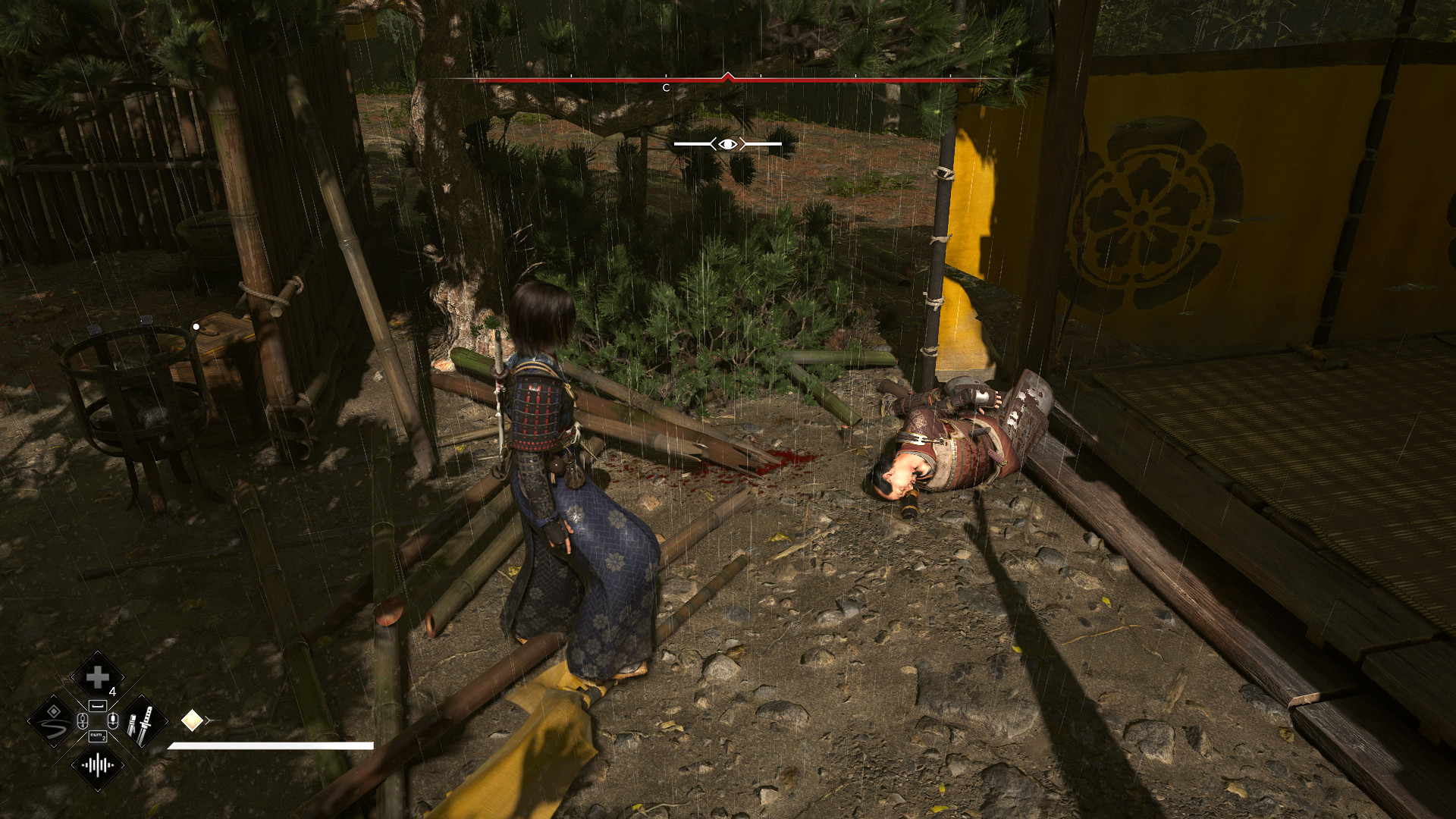Click the eye stealth visibility indicator
Screen dimensions: 1456x819
coord(727,144)
